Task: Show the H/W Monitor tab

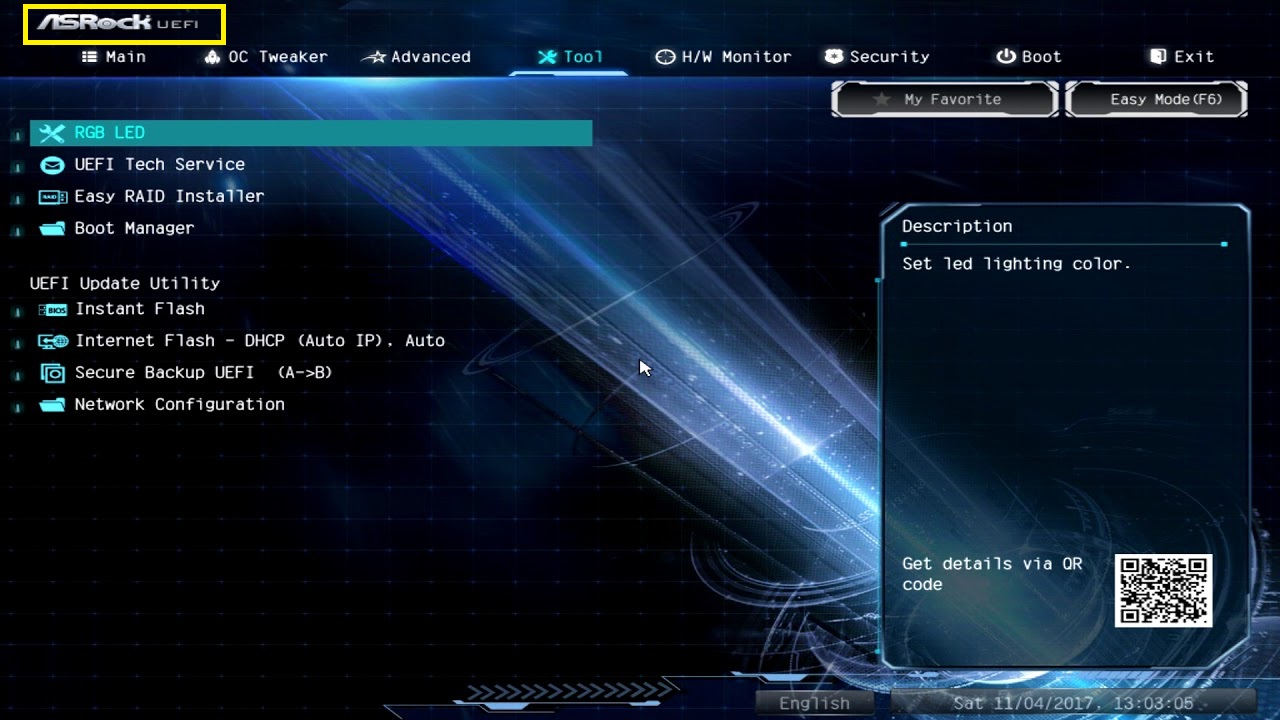Action: [x=723, y=57]
